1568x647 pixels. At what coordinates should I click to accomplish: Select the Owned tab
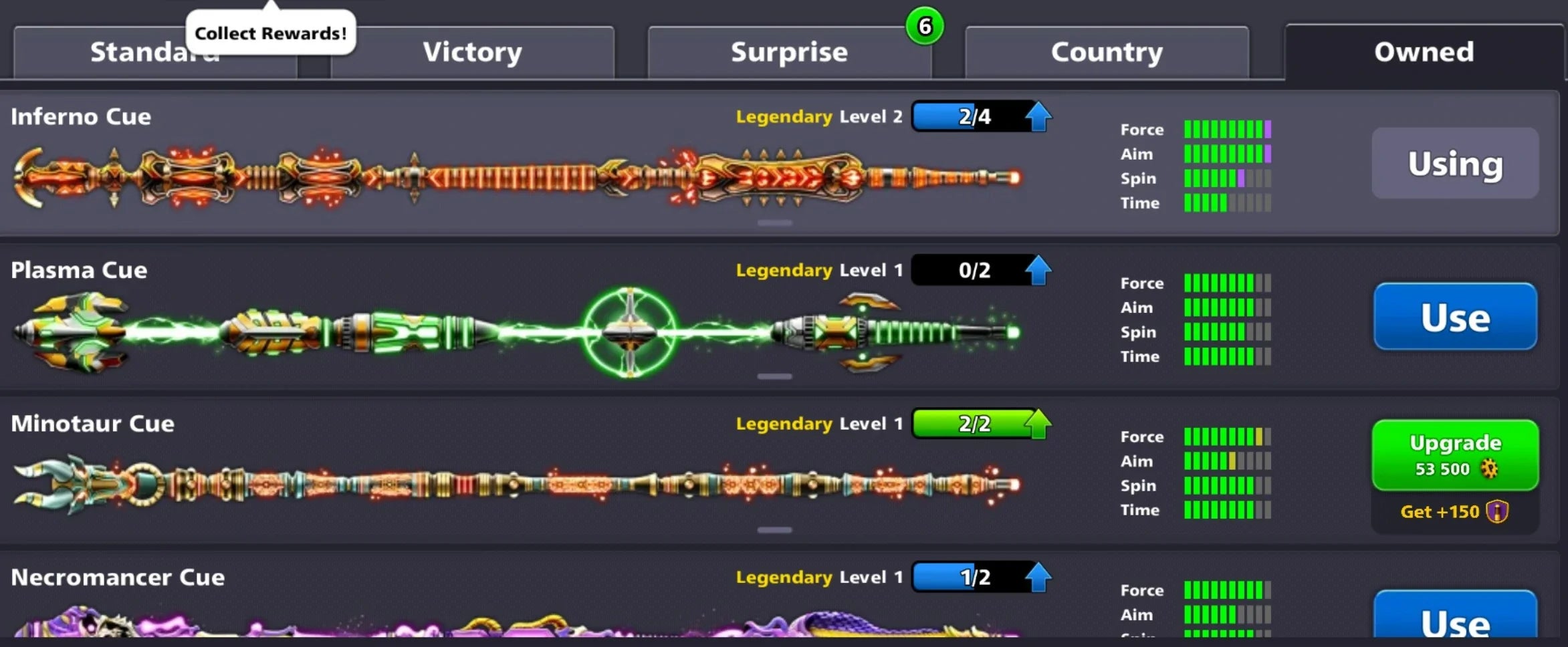[1423, 51]
